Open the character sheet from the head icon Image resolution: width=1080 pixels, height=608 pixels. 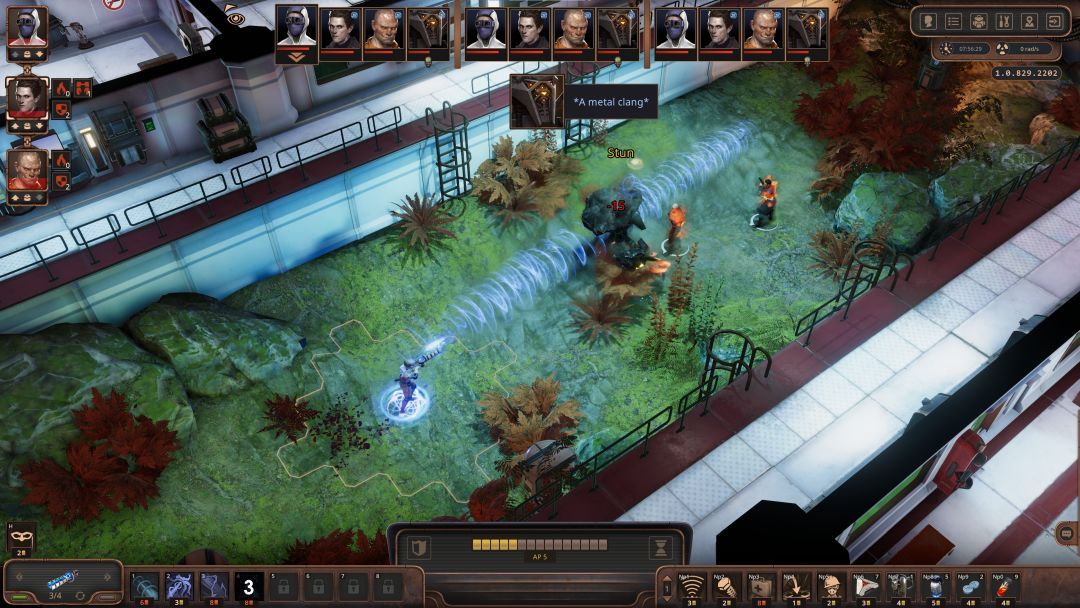click(927, 21)
